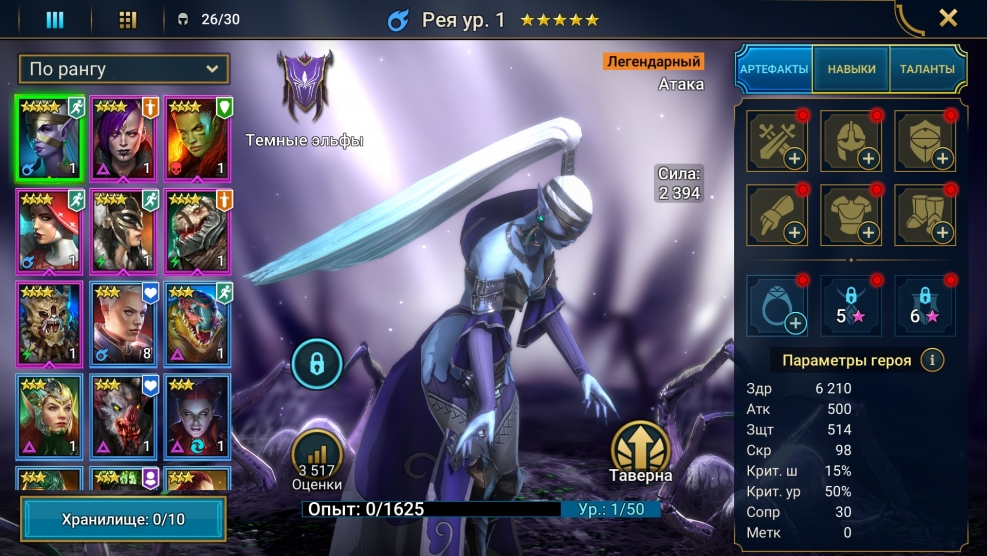Screen dimensions: 987x556
Task: Add an accessory to the ring slot
Action: (776, 305)
